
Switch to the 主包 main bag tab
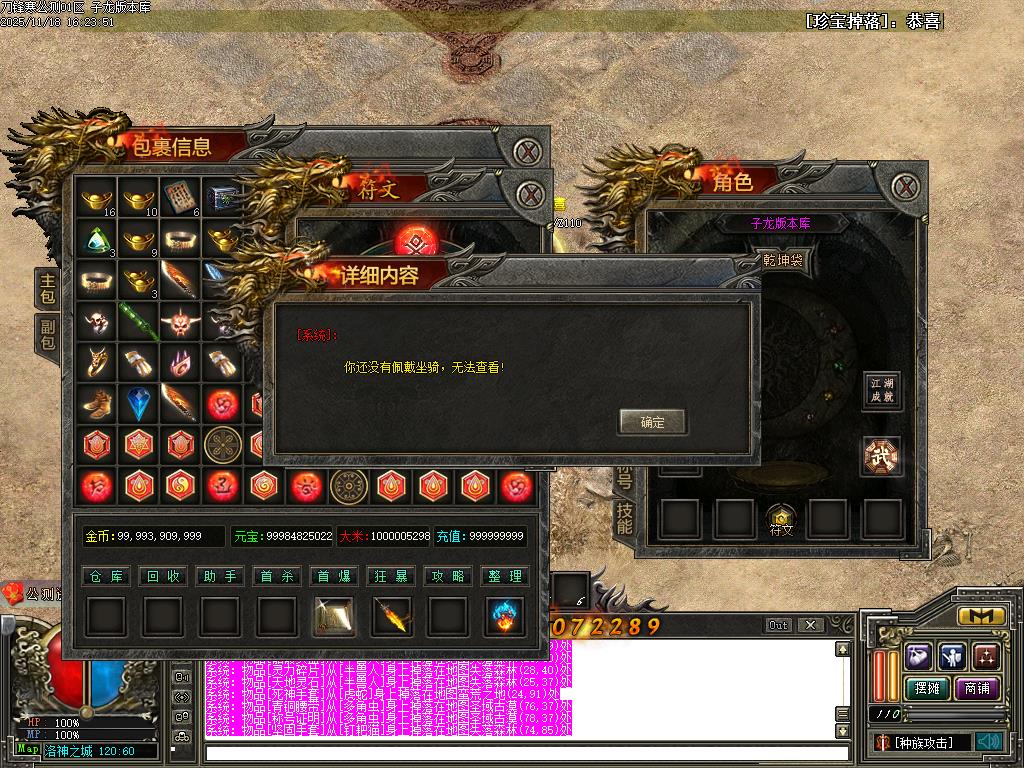click(47, 290)
